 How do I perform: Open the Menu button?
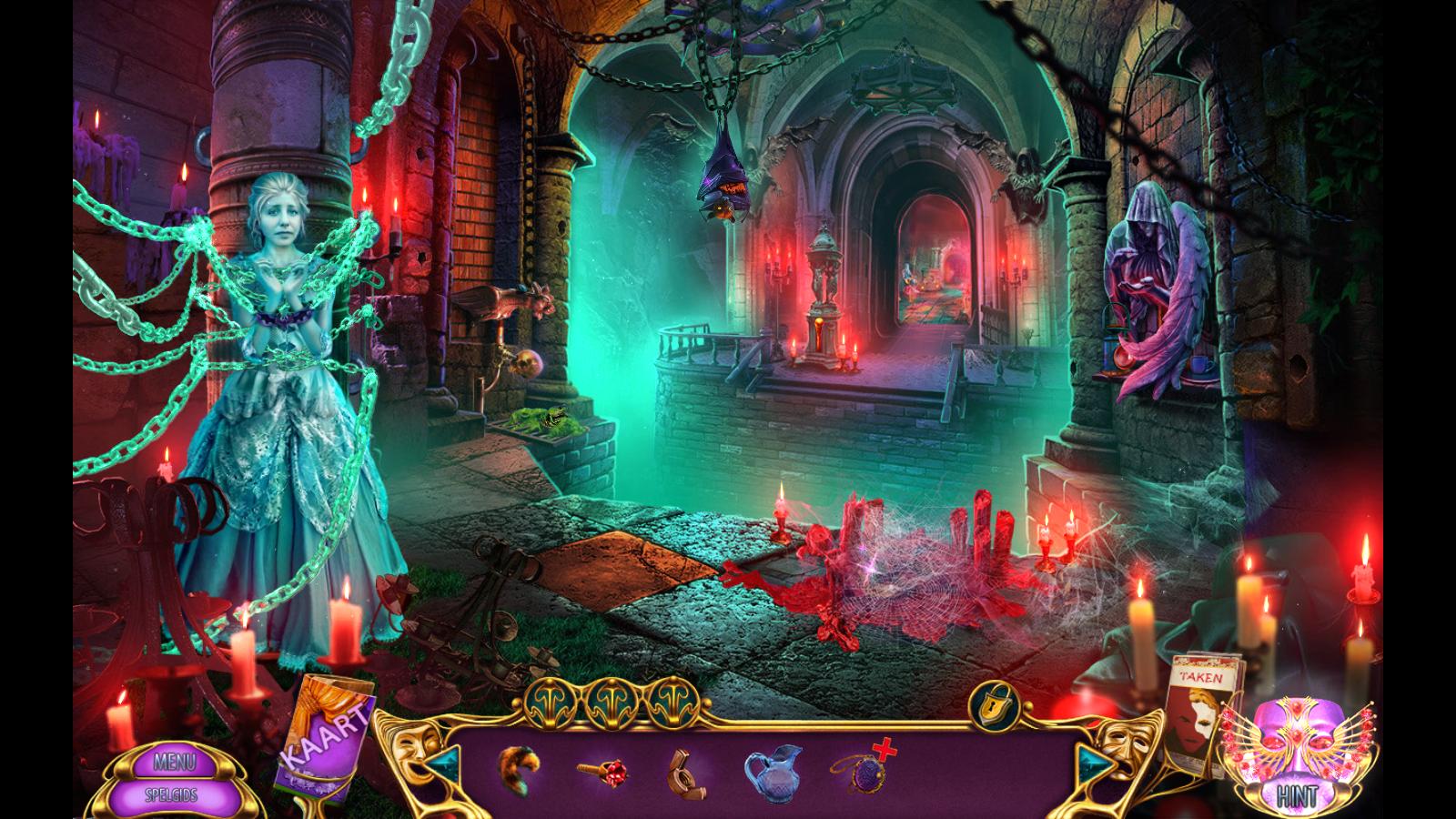pos(175,761)
